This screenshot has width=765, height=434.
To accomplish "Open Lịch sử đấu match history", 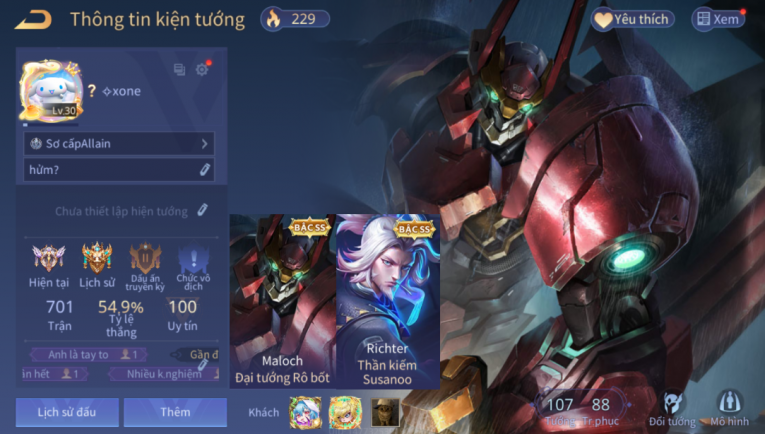I will (x=67, y=412).
